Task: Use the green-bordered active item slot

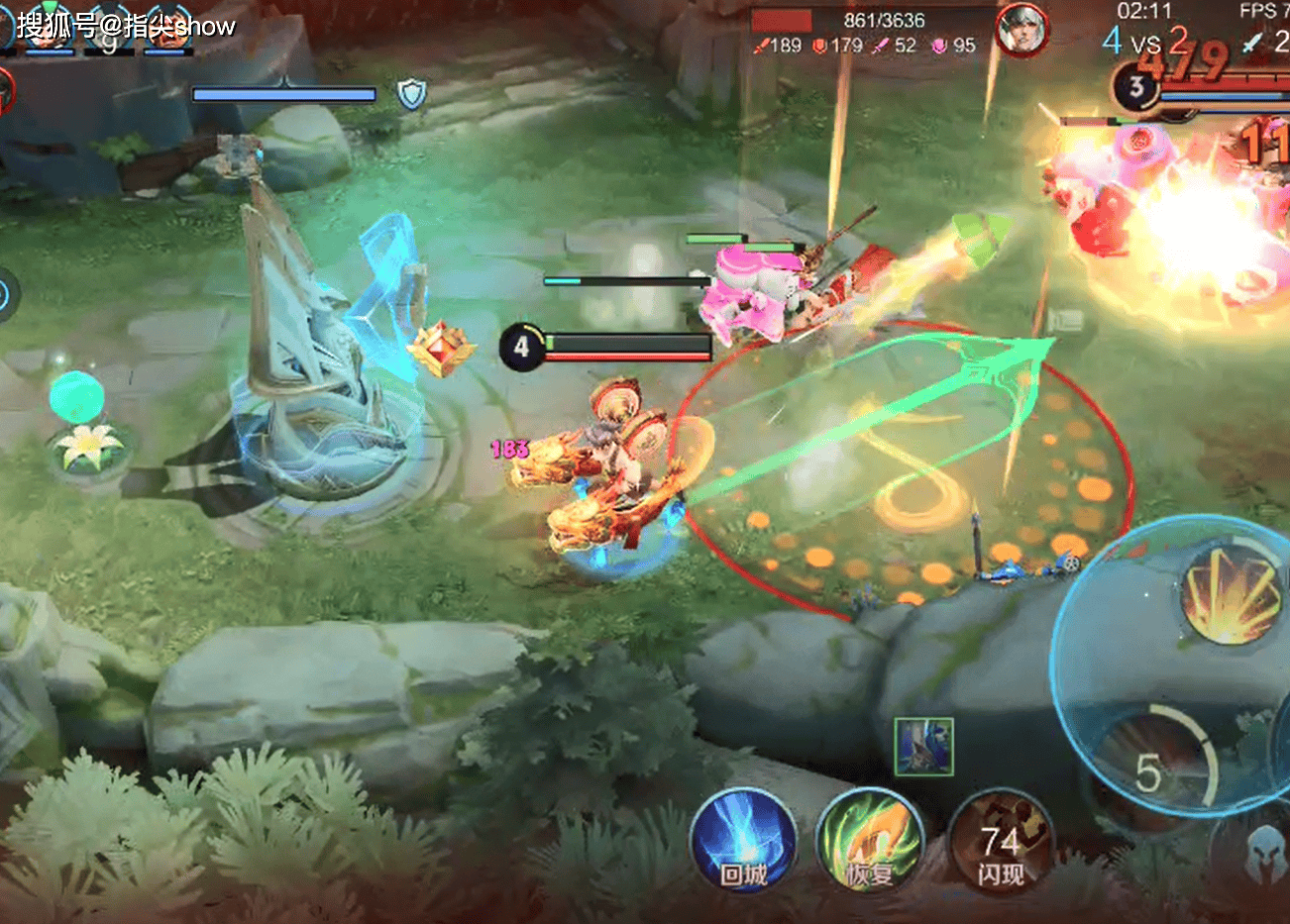Action: pyautogui.click(x=923, y=746)
